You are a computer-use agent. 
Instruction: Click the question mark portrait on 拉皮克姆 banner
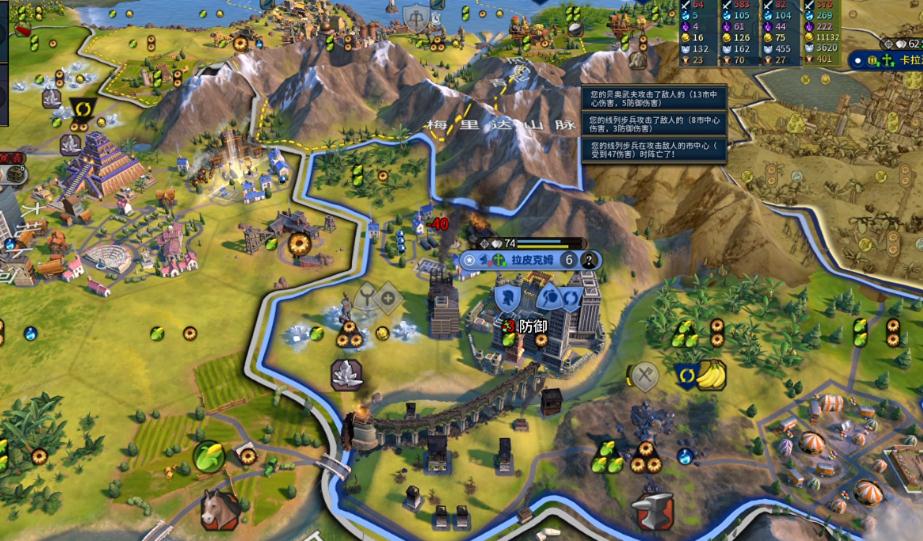pyautogui.click(x=589, y=260)
